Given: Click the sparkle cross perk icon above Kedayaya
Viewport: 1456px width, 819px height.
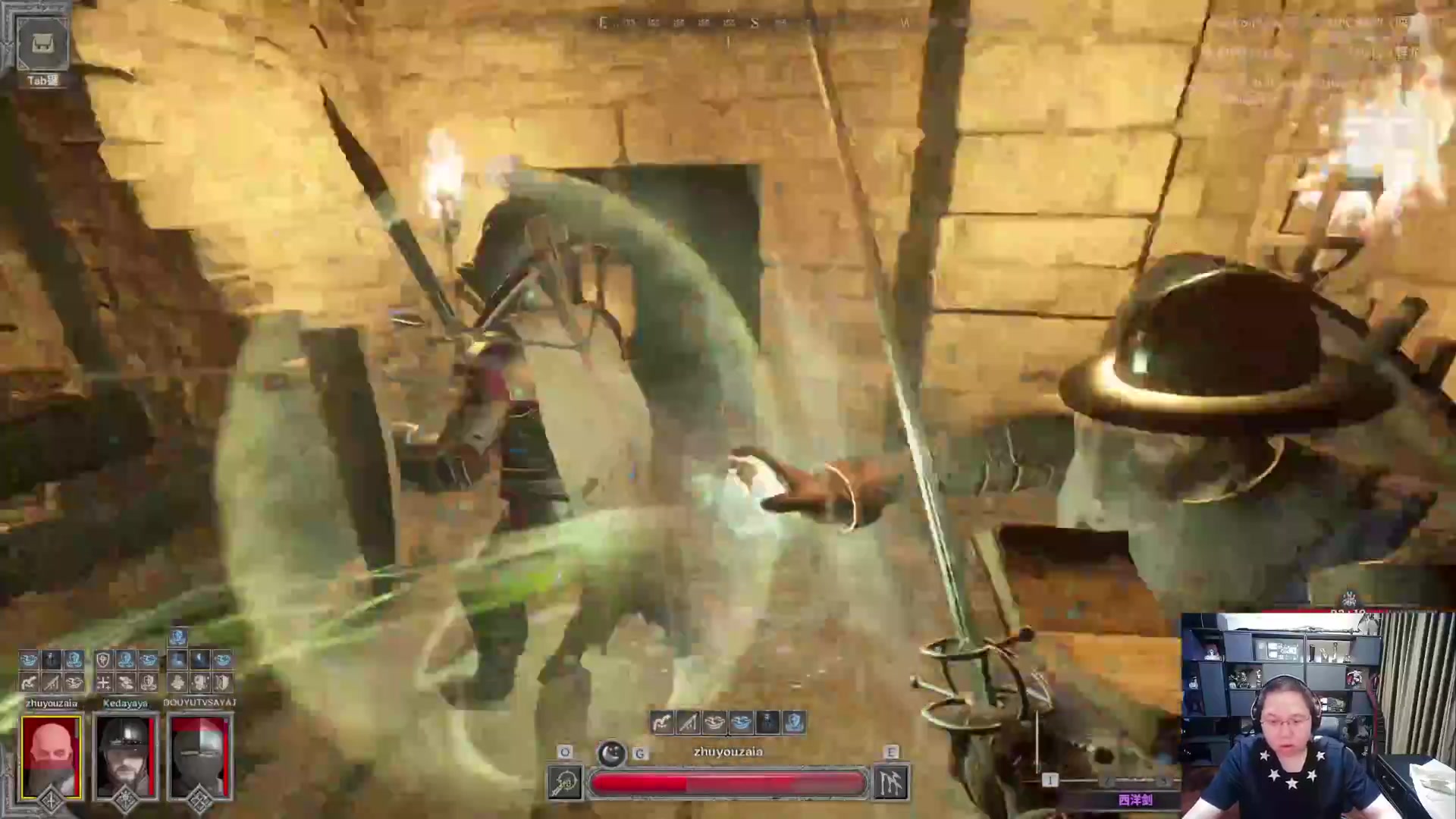Looking at the screenshot, I should click(x=103, y=682).
